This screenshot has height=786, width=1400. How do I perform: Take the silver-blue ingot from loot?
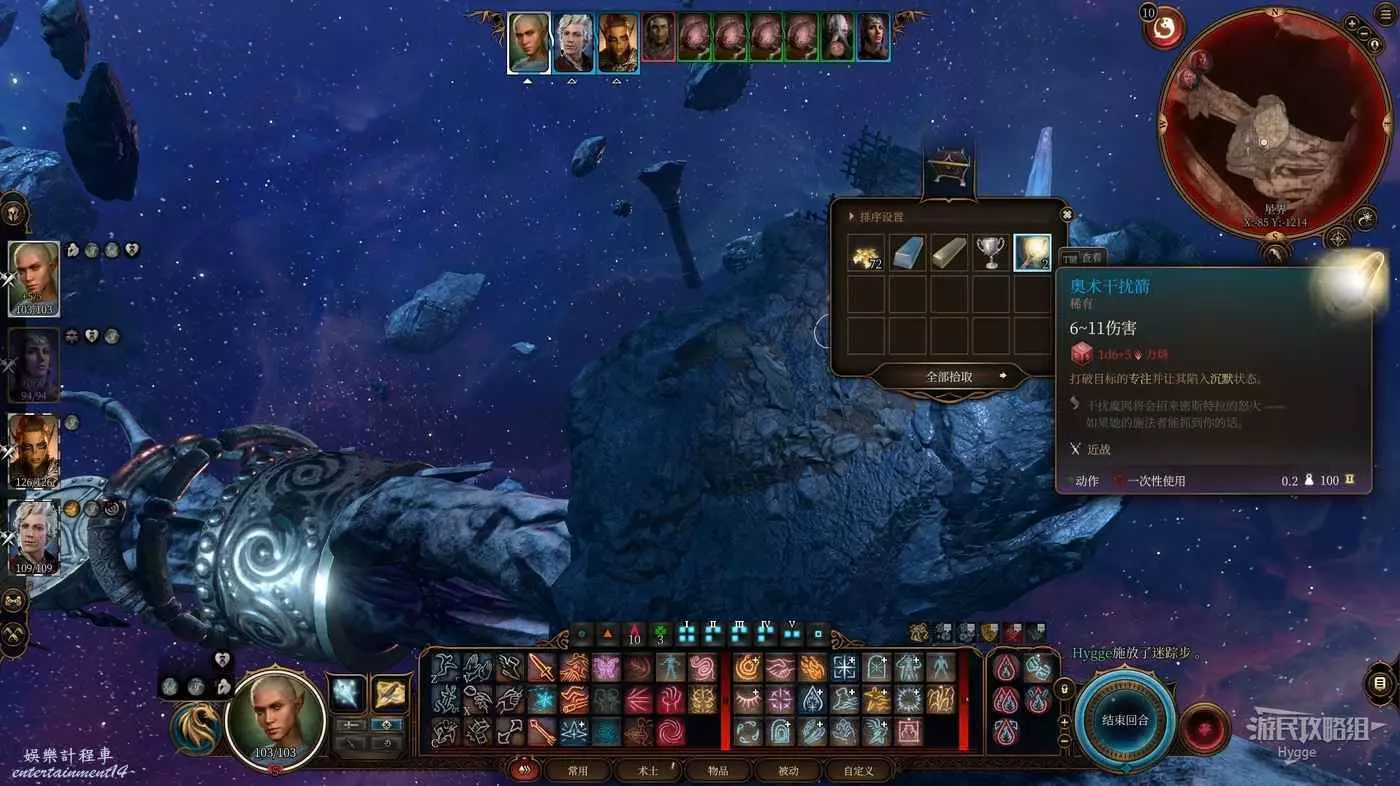pos(908,254)
